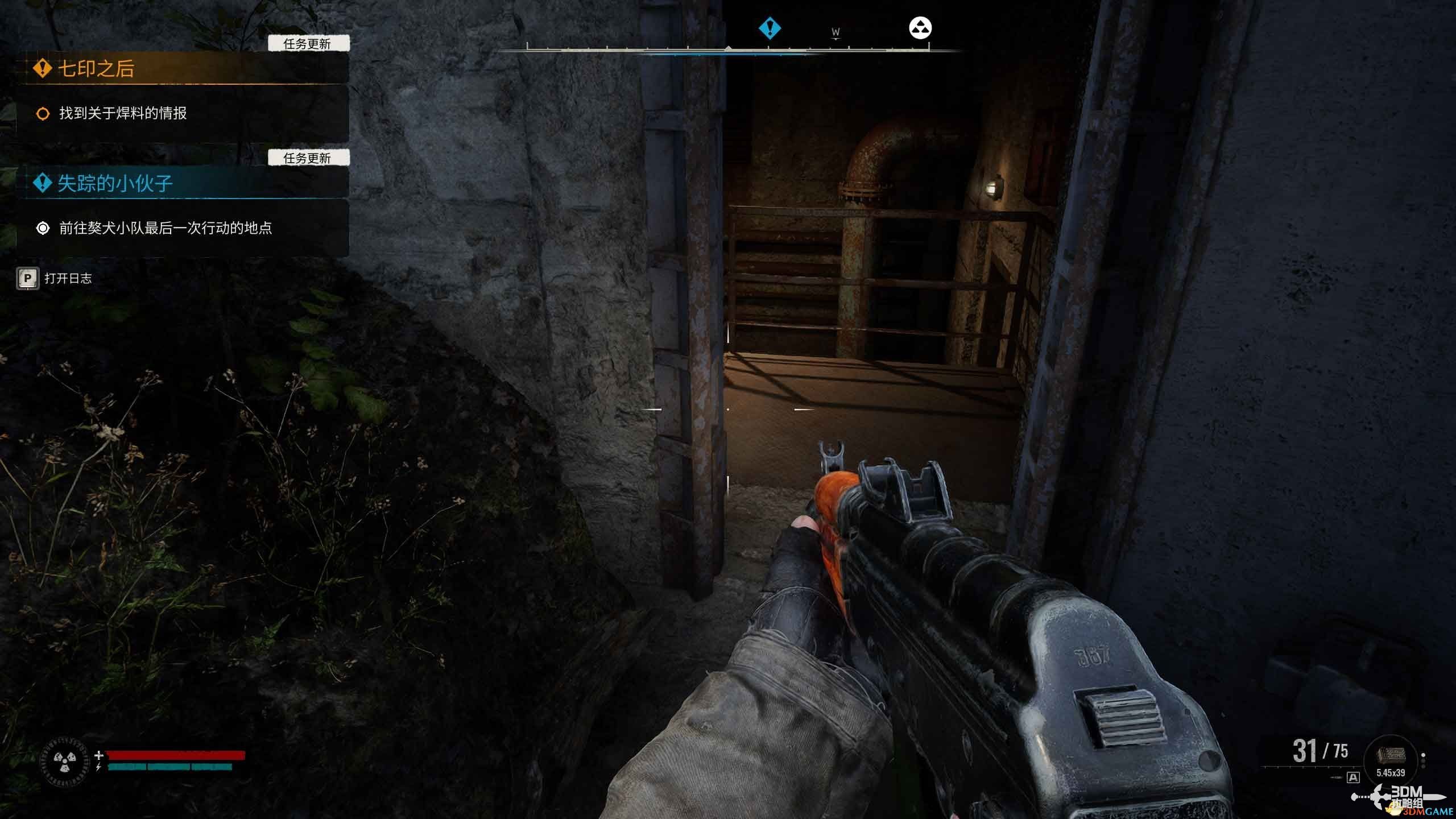Click the blue quest marker on compass

[770, 28]
